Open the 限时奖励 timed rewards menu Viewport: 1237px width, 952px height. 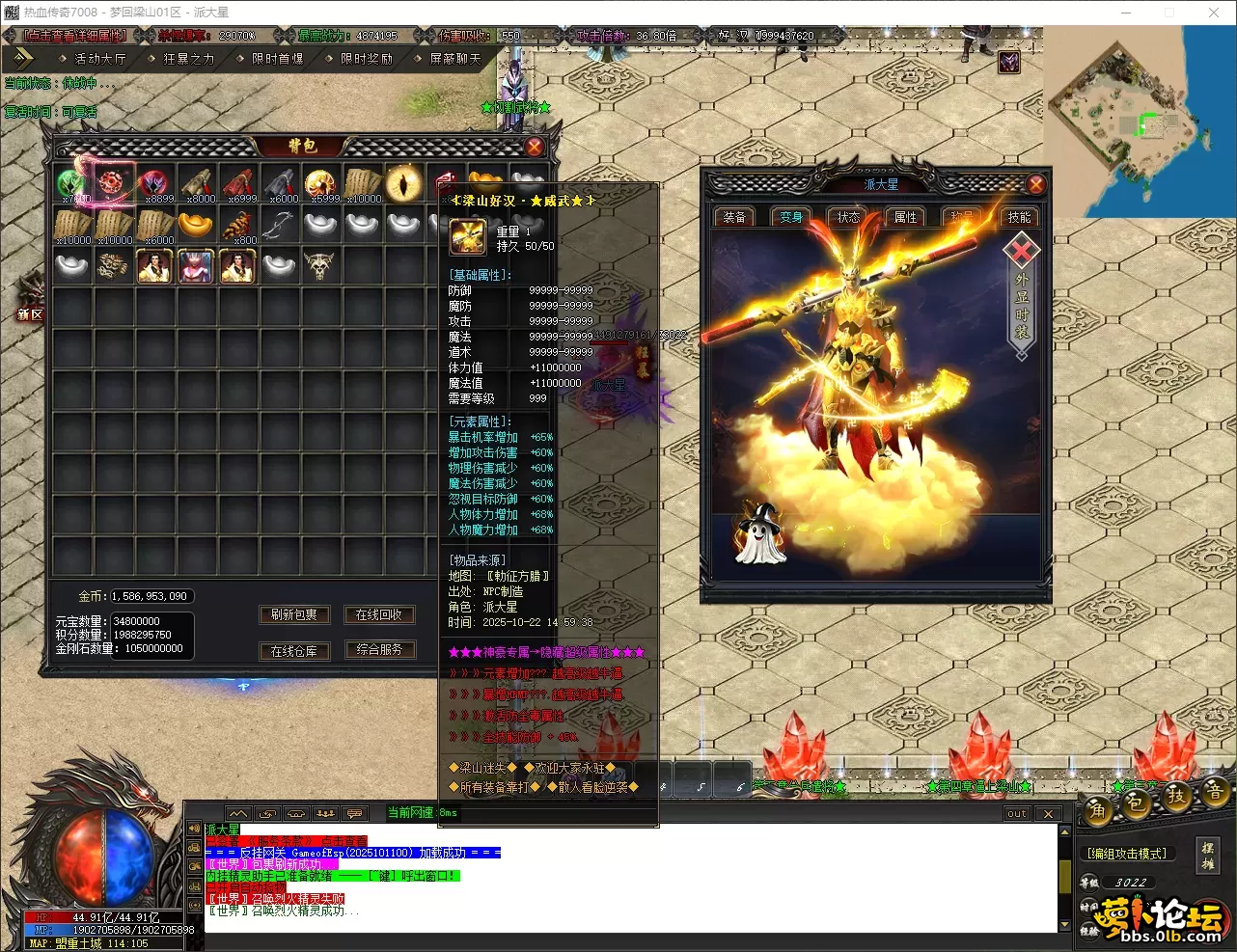(366, 59)
